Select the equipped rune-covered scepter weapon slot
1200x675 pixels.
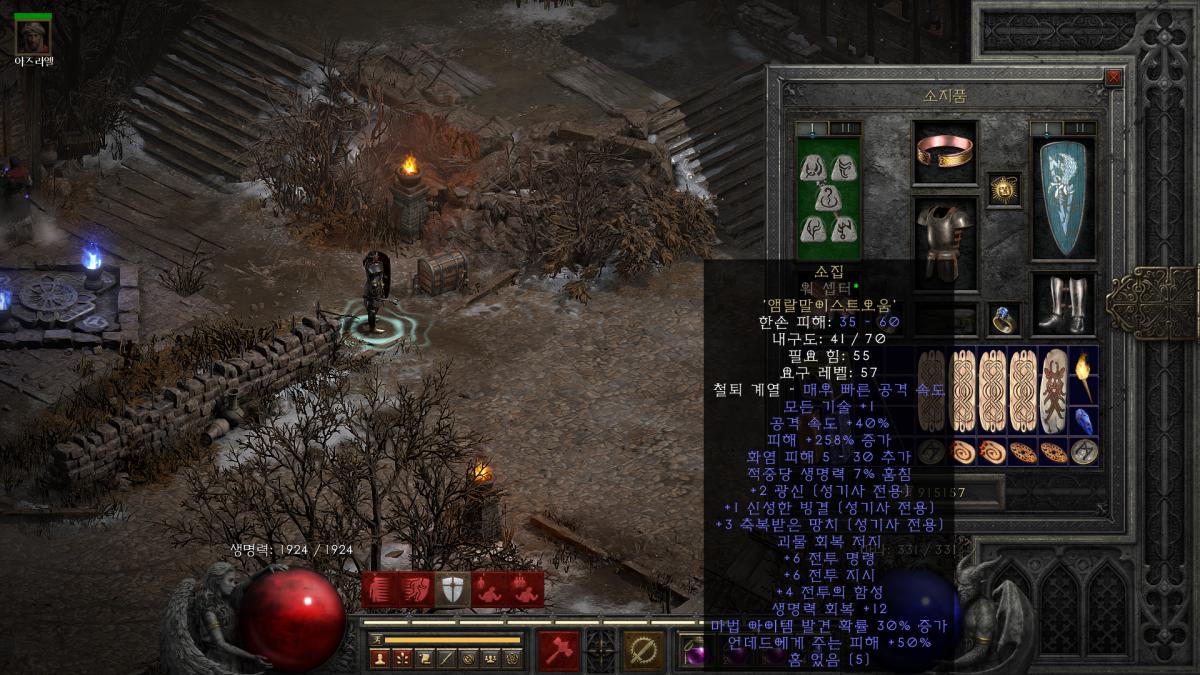[x=827, y=198]
